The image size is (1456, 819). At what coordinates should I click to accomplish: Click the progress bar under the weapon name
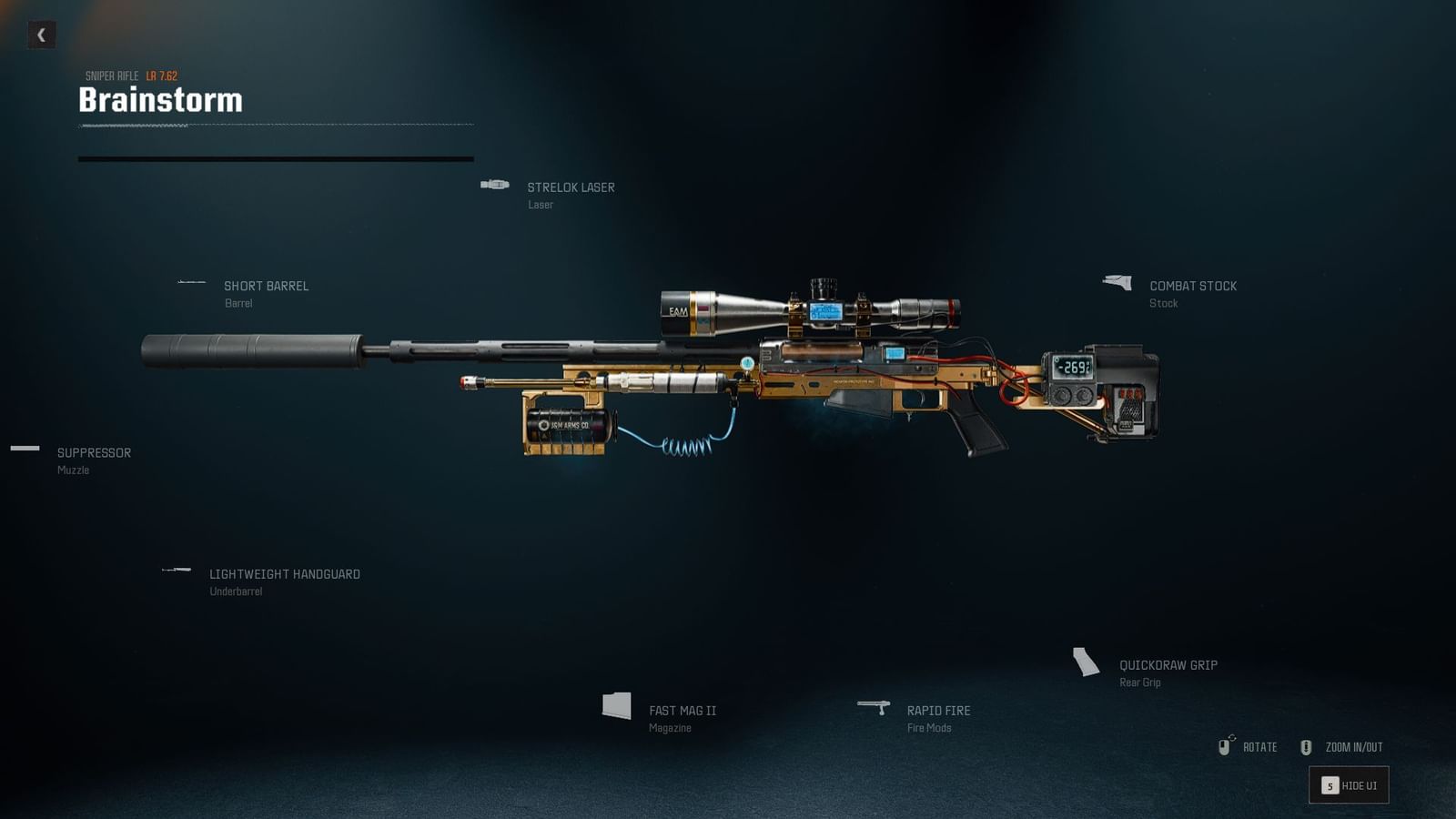[276, 158]
